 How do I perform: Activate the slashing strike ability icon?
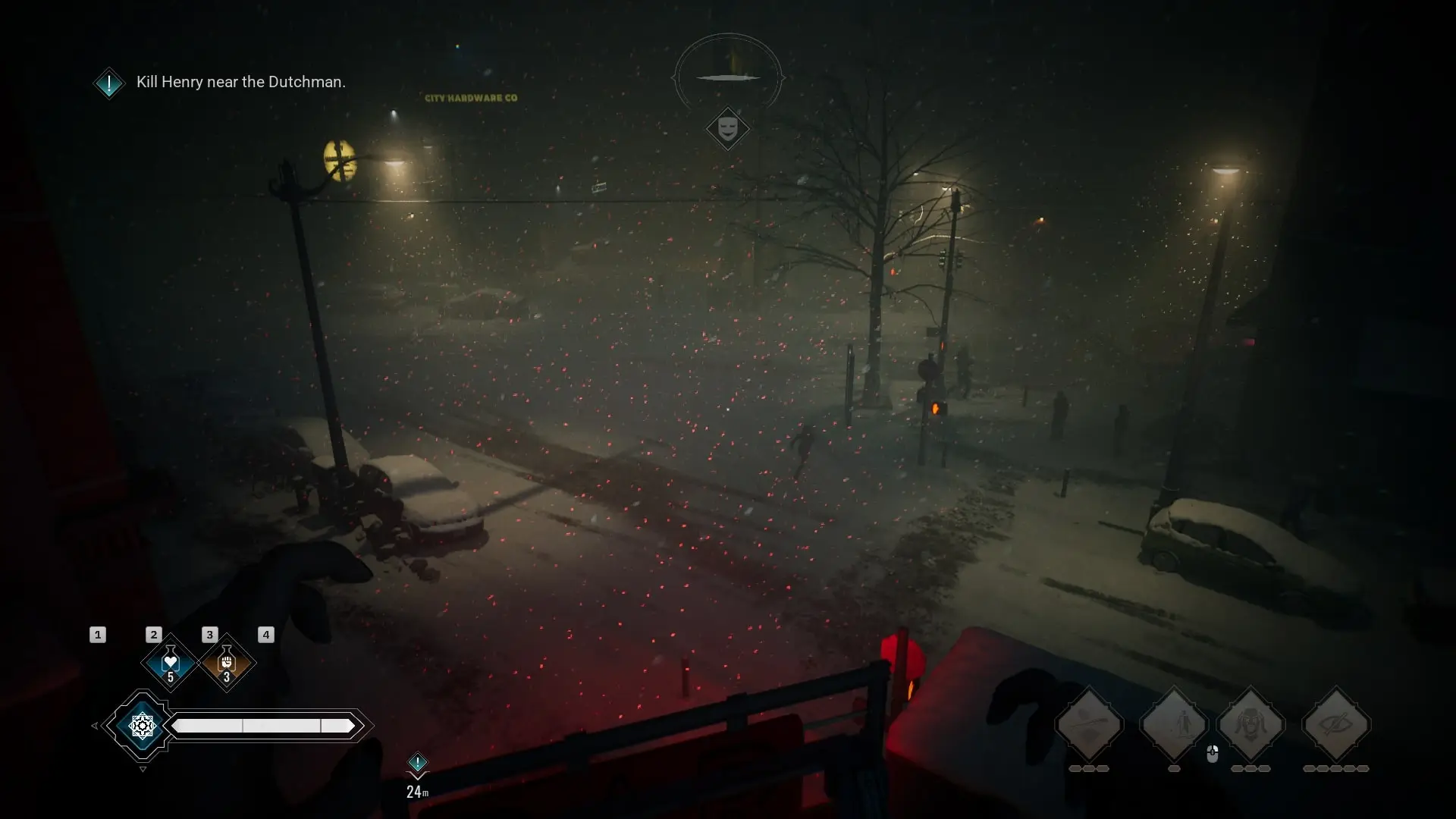[x=1089, y=725]
